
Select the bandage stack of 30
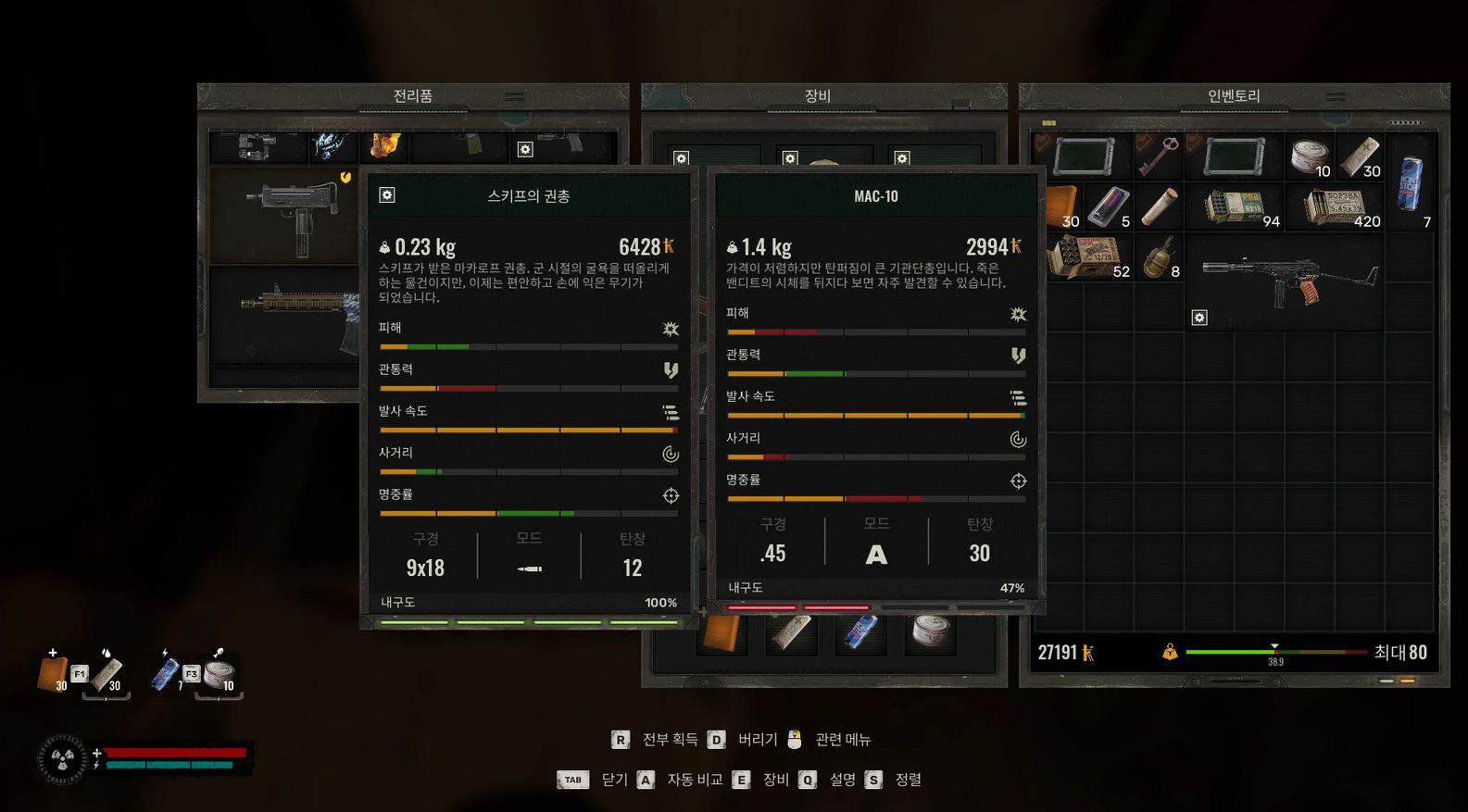pyautogui.click(x=1361, y=156)
